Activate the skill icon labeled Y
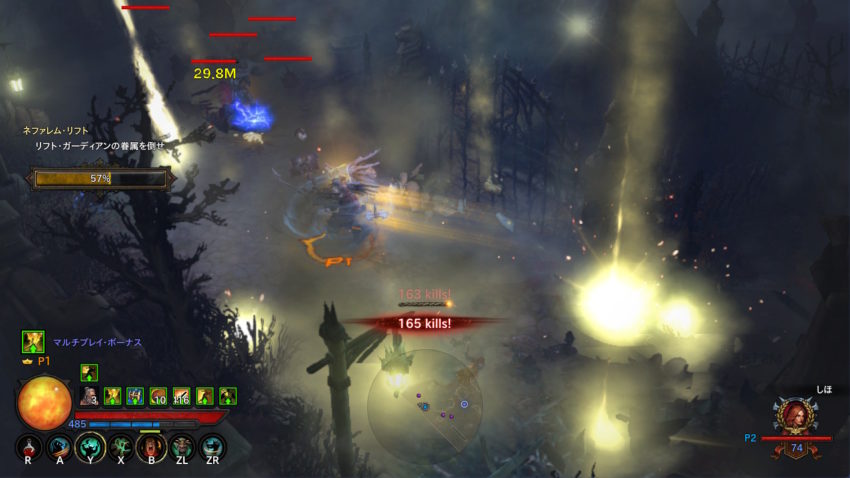The height and width of the screenshot is (478, 850). (x=90, y=446)
